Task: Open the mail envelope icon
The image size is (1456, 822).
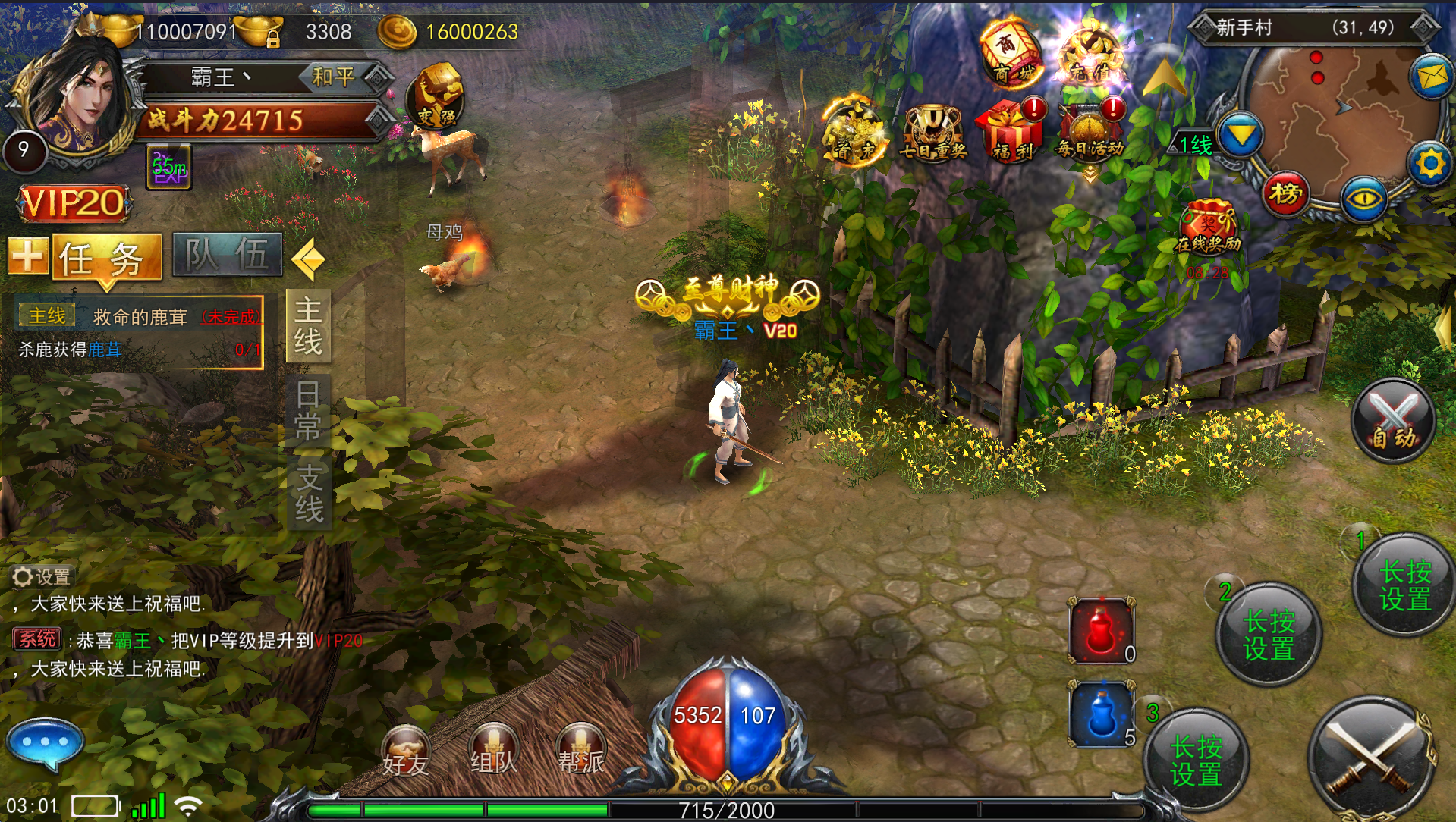Action: point(1431,77)
